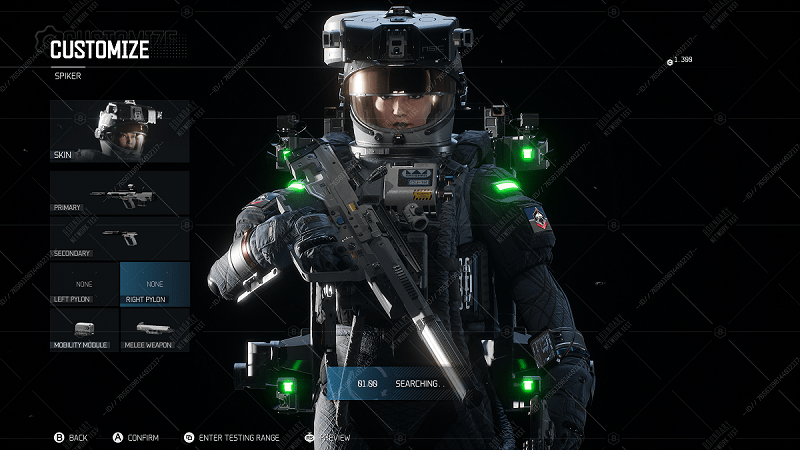The height and width of the screenshot is (450, 800).
Task: Select the Right Pylon slot
Action: point(154,284)
